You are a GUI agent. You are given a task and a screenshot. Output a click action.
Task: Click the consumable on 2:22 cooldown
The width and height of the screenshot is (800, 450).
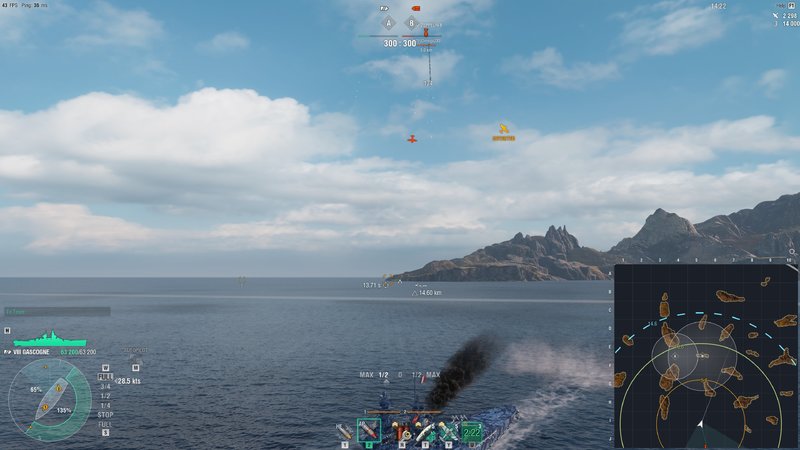point(471,431)
